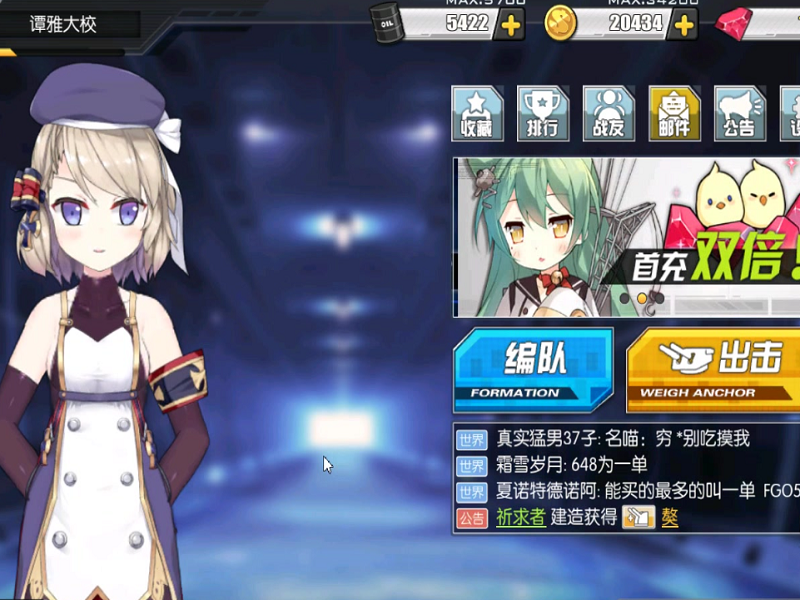Open the world chat message from 霜雪岁月
800x600 pixels.
click(572, 465)
